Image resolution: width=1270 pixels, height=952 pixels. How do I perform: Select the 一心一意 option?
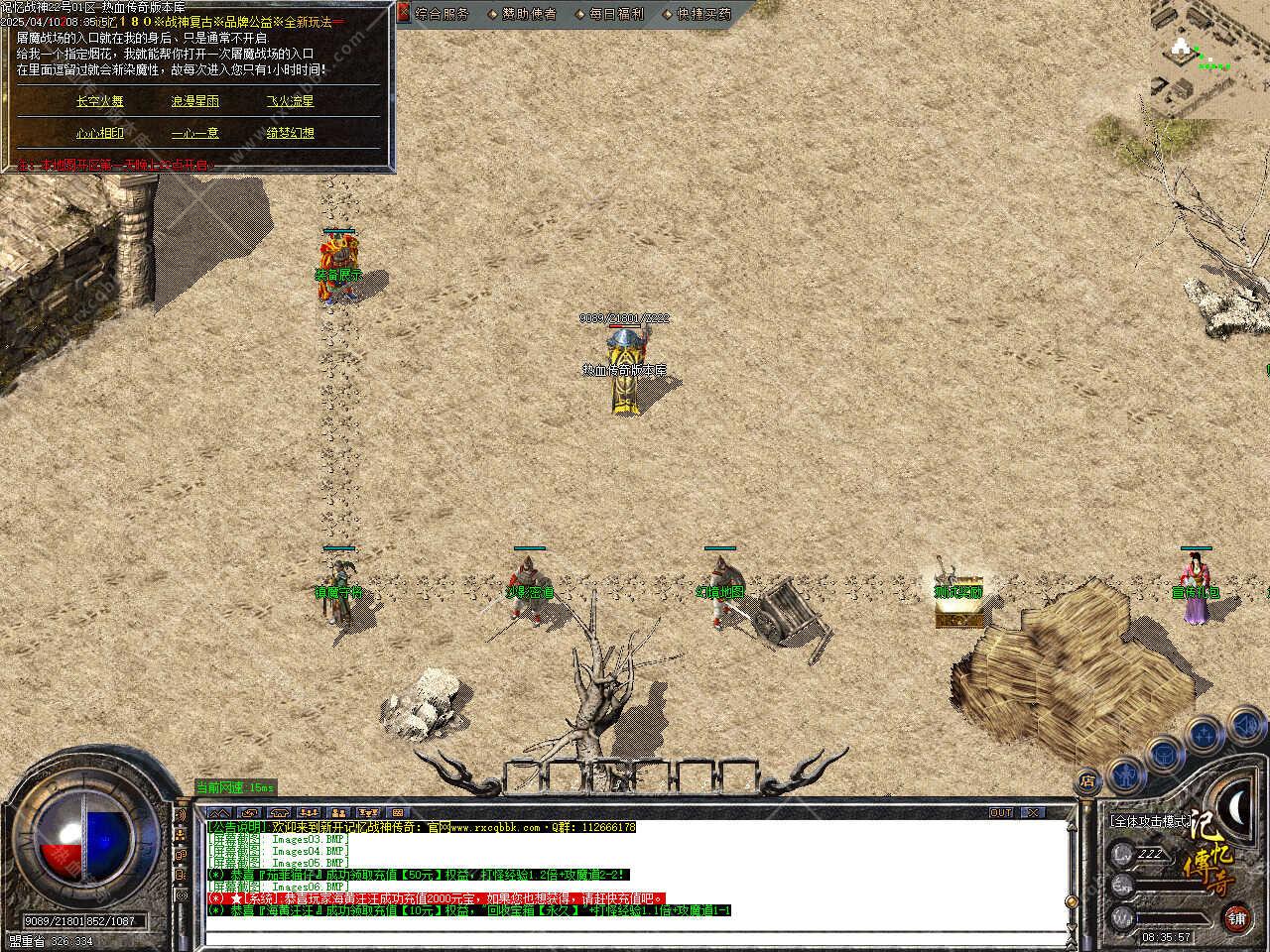pyautogui.click(x=195, y=133)
